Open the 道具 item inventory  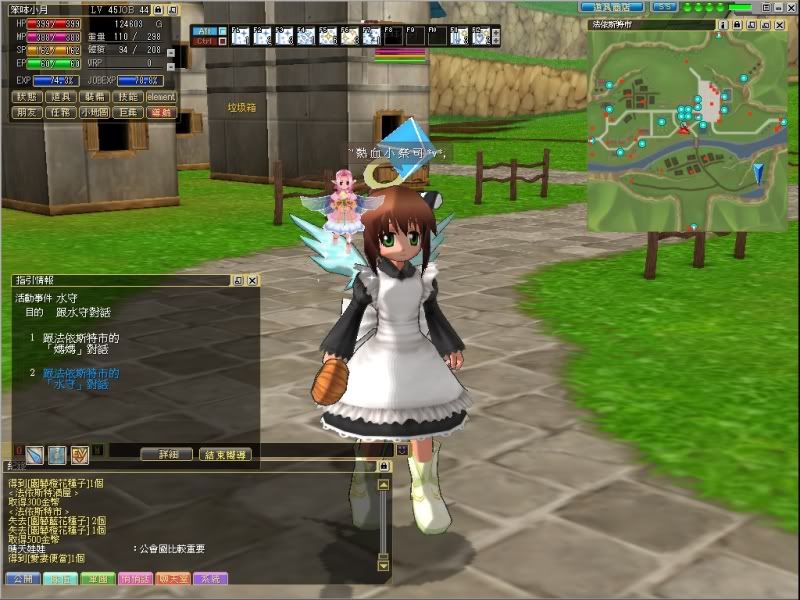click(61, 97)
